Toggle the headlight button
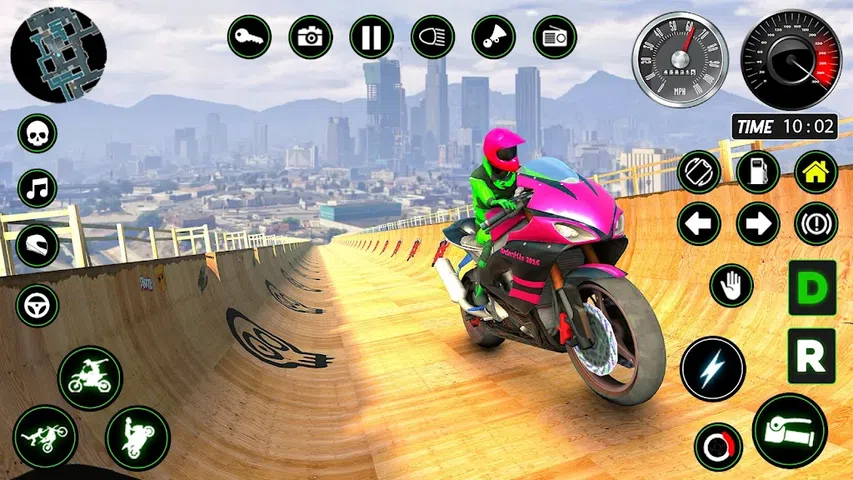The image size is (853, 480). (x=432, y=38)
